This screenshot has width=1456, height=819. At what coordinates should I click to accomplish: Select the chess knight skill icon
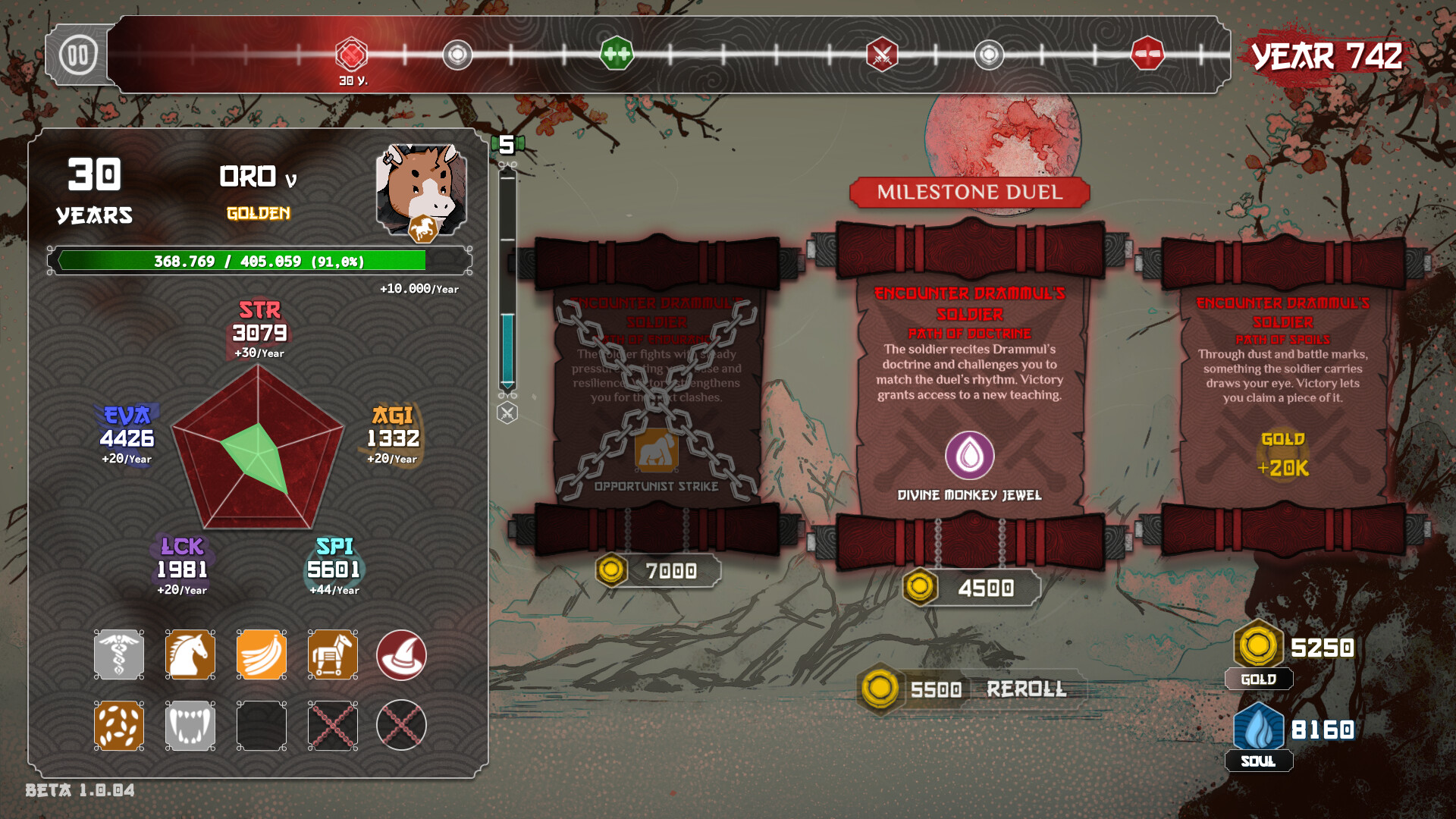click(x=190, y=654)
